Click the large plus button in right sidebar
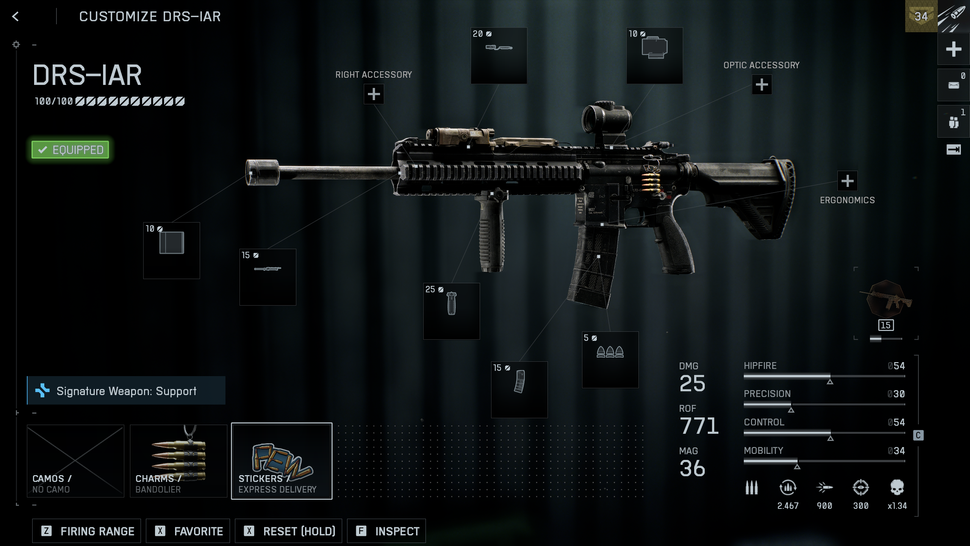970x546 pixels. click(x=953, y=50)
